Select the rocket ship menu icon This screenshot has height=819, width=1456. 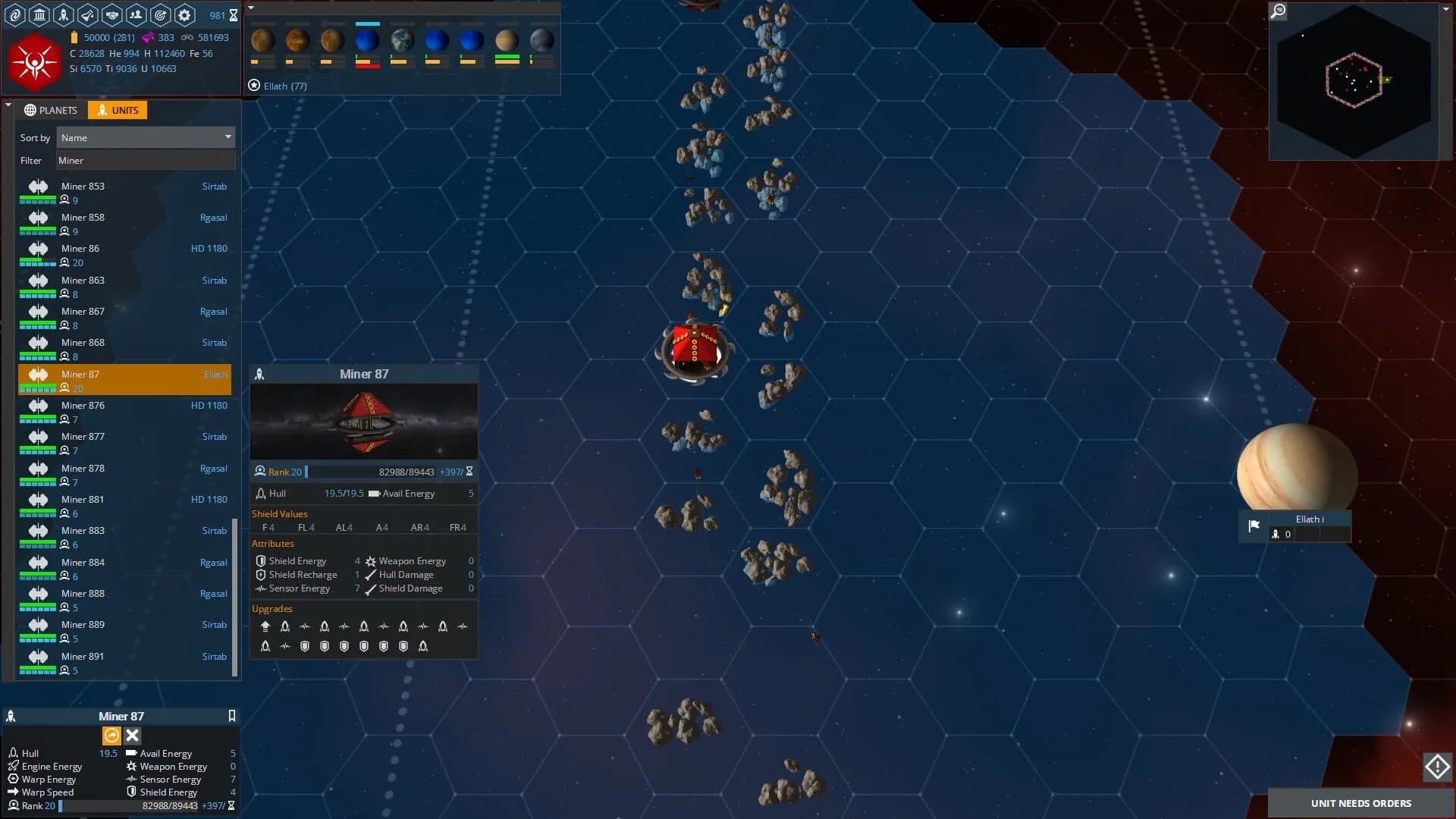pyautogui.click(x=63, y=15)
